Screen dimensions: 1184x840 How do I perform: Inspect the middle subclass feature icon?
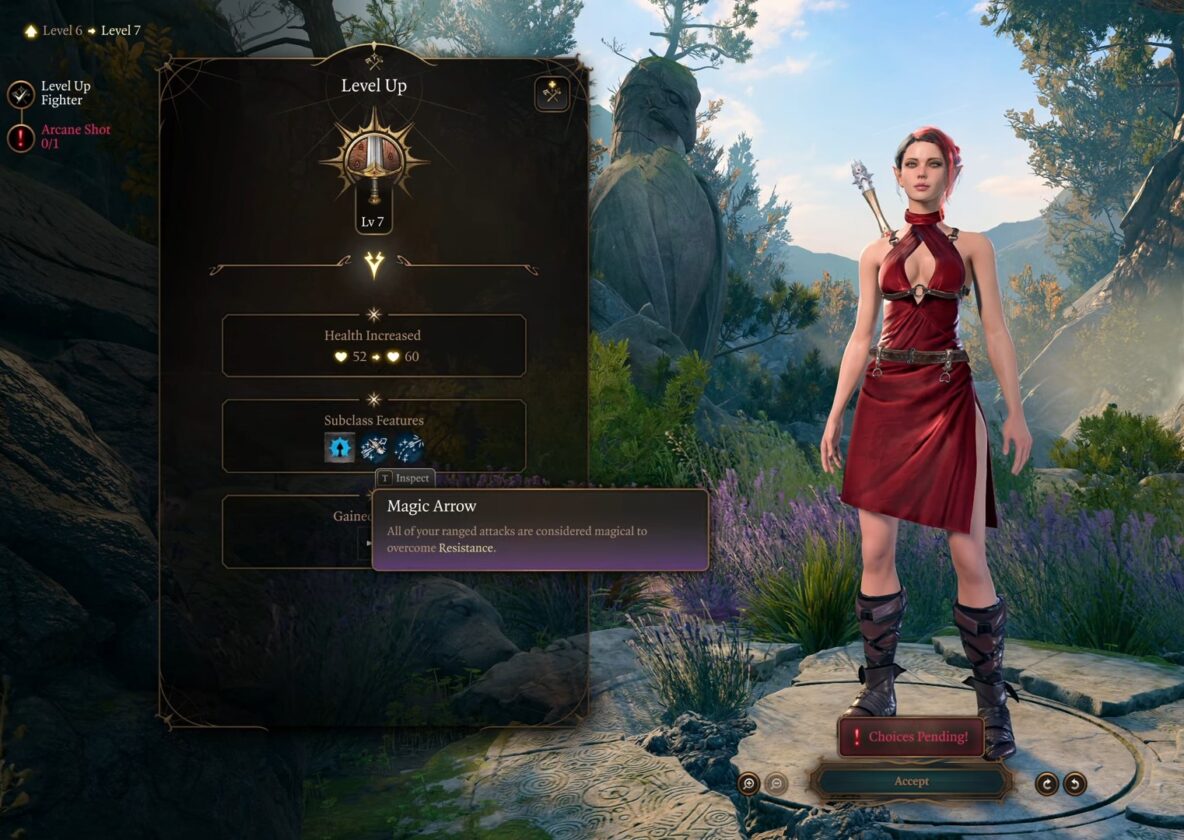374,447
